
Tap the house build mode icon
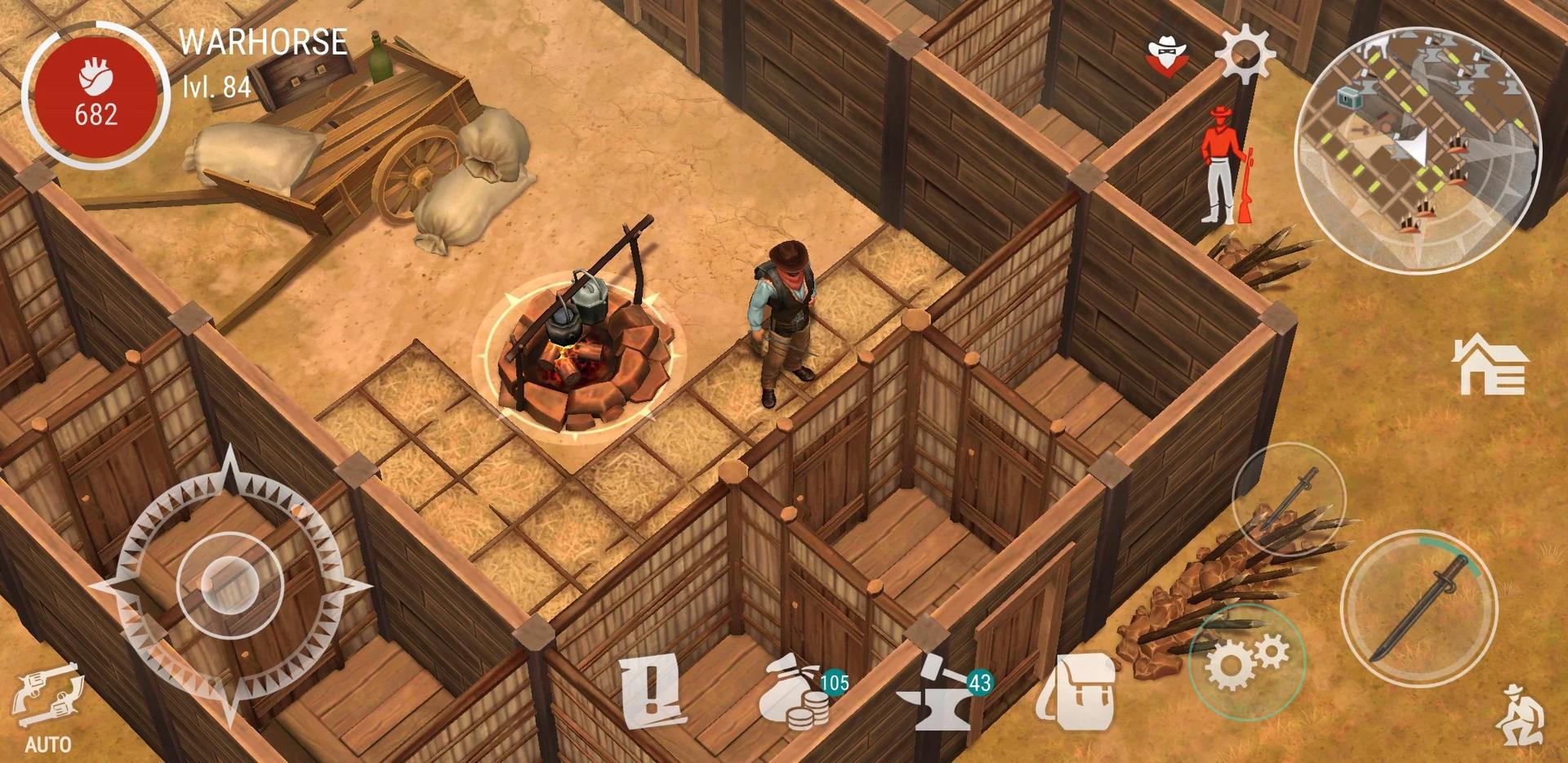coord(1490,365)
